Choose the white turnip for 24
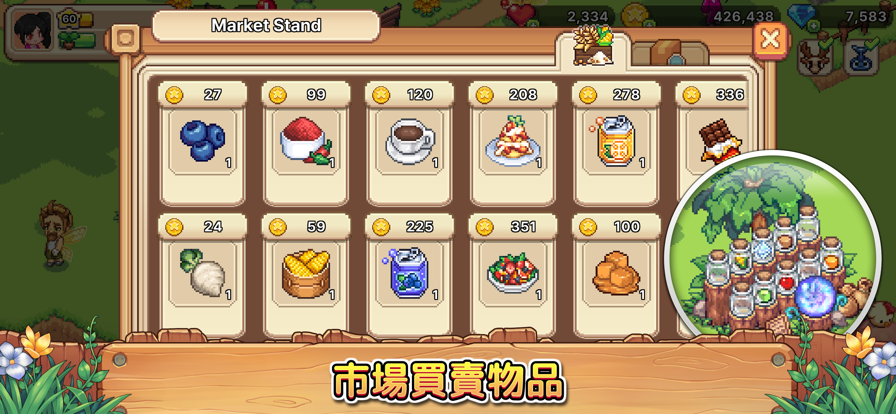The height and width of the screenshot is (414, 896). pos(202,272)
